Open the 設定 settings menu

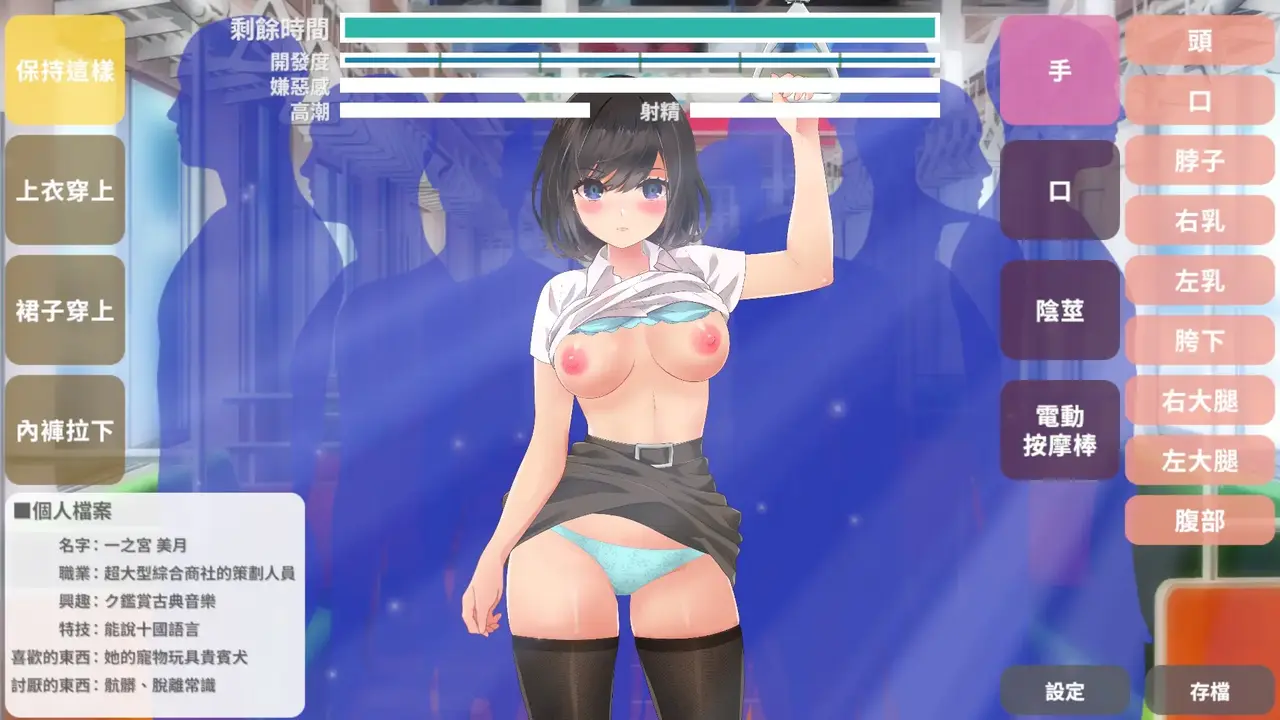pos(1065,691)
